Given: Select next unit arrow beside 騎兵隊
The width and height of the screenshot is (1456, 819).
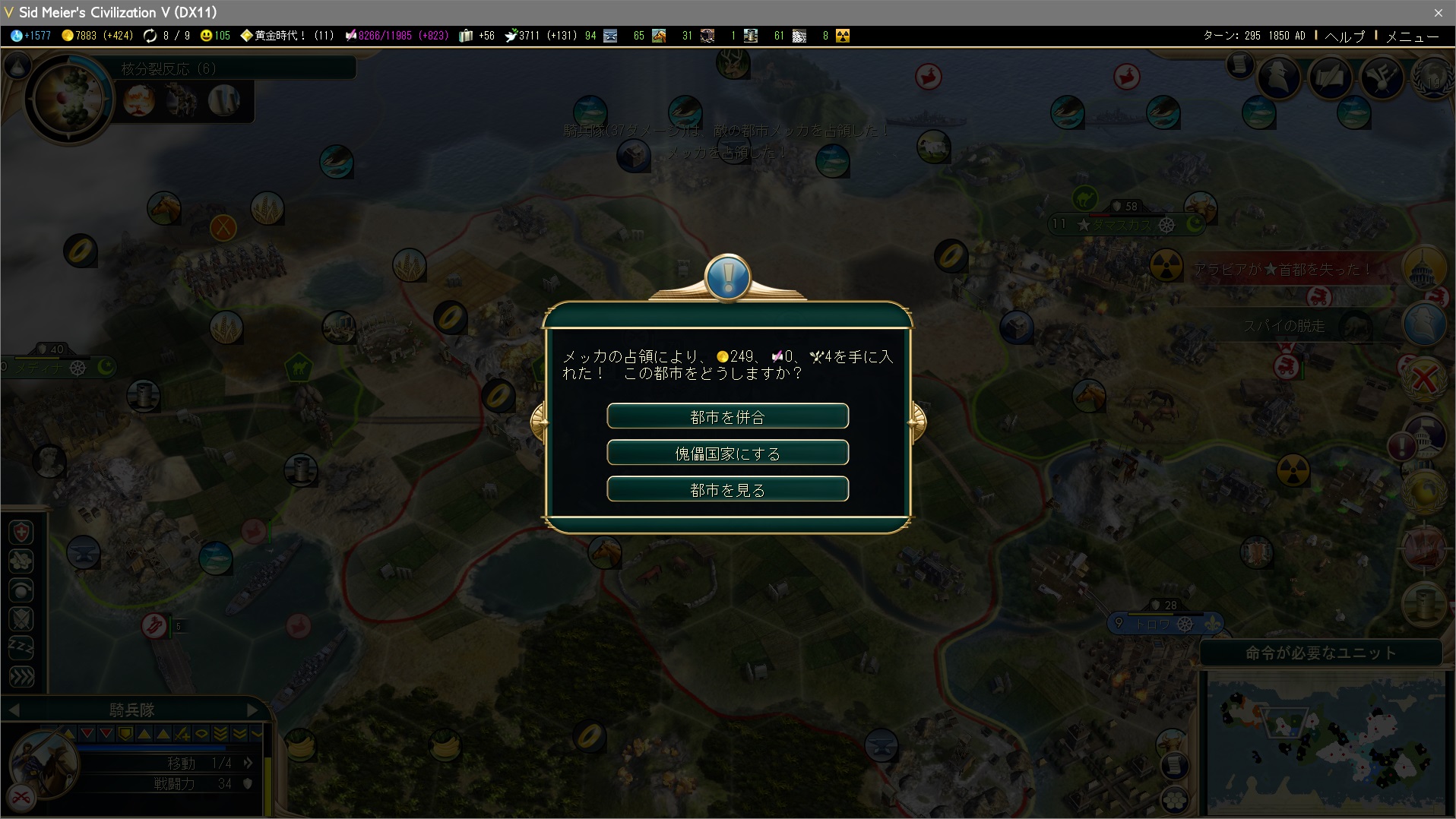Looking at the screenshot, I should pyautogui.click(x=253, y=710).
